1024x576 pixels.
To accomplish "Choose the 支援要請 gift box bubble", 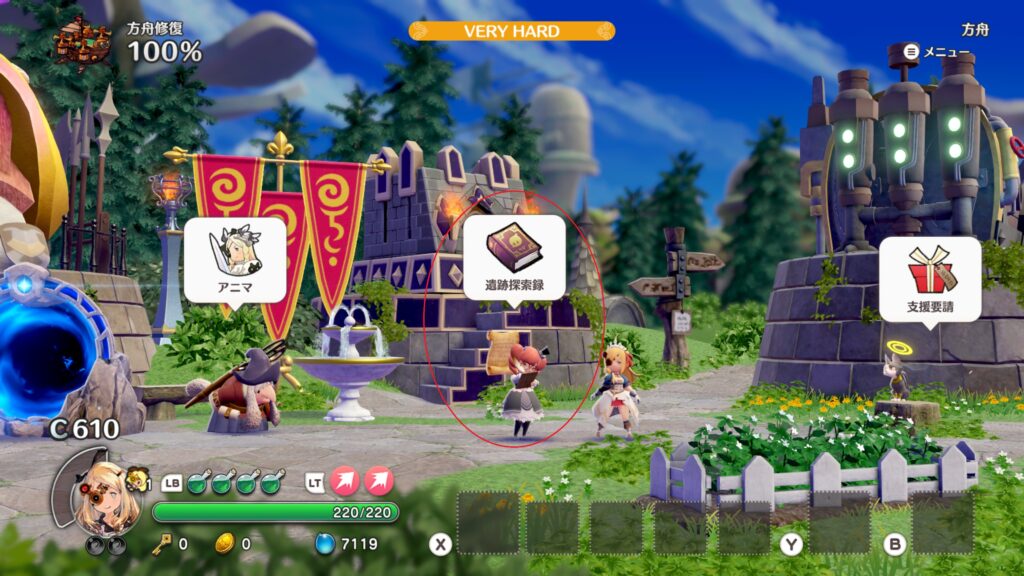I will 930,279.
